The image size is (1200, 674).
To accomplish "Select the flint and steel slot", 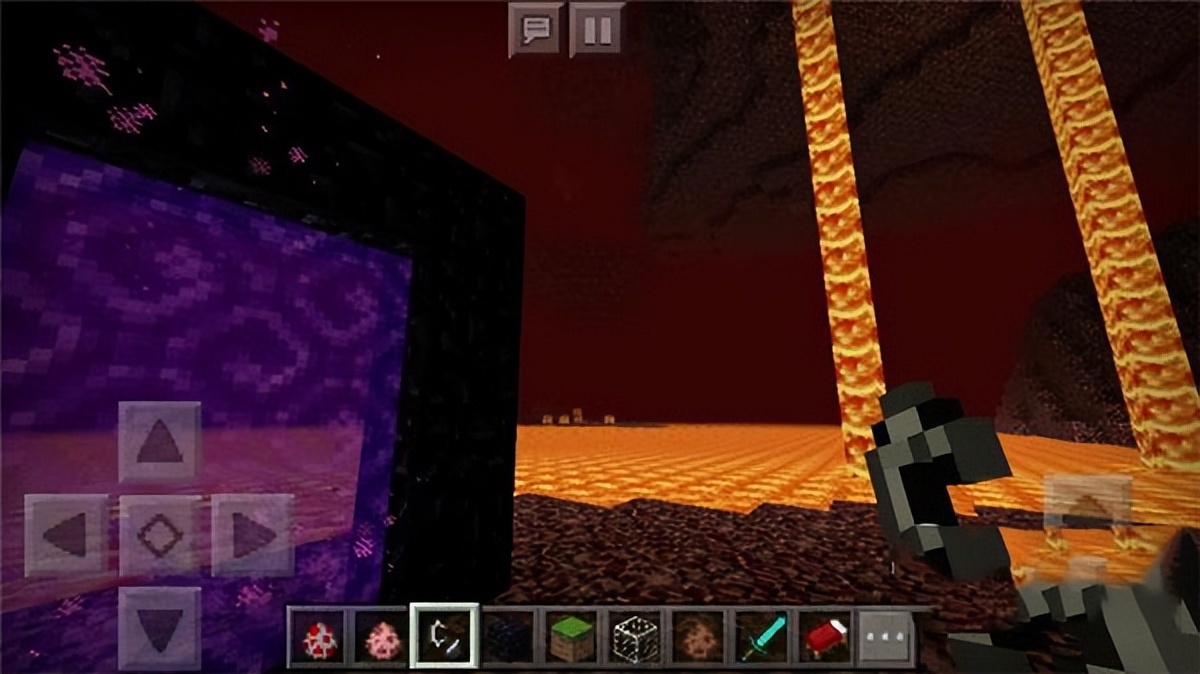I will pyautogui.click(x=445, y=637).
